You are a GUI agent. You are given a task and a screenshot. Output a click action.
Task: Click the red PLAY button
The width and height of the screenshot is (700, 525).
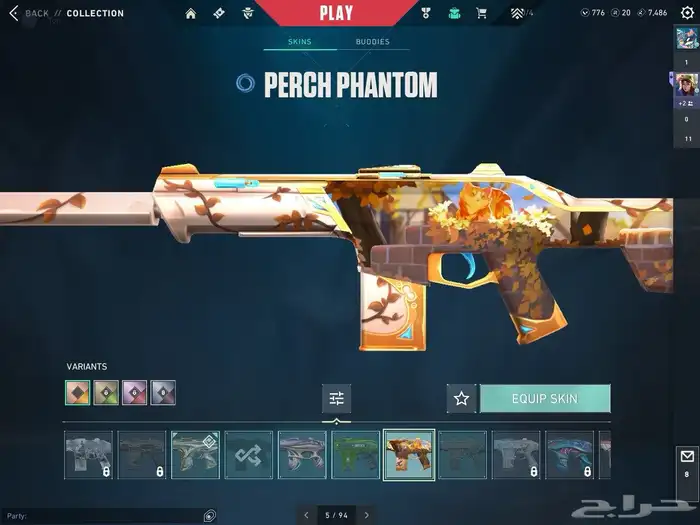coord(336,13)
